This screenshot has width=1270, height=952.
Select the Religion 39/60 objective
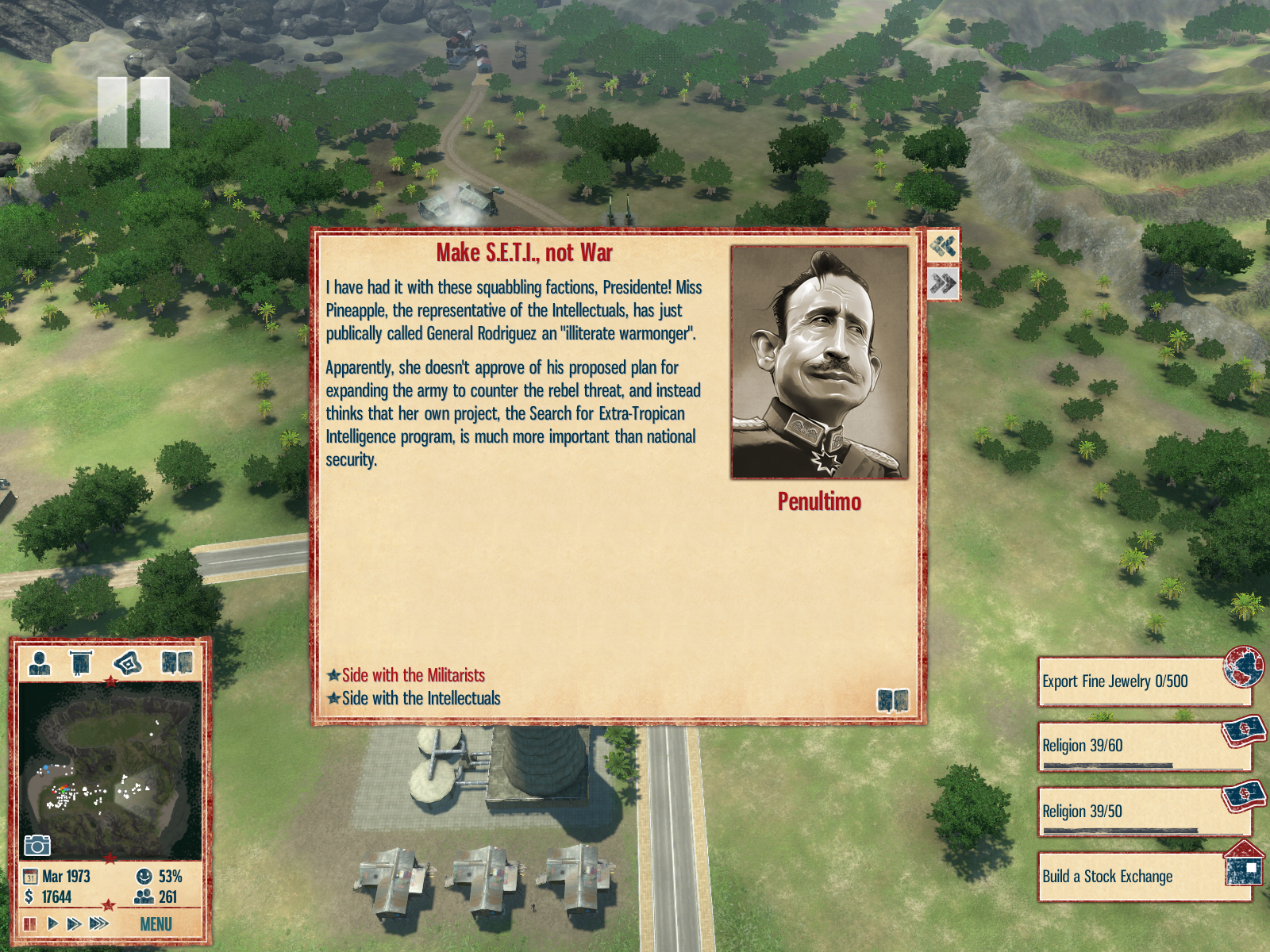(x=1143, y=747)
